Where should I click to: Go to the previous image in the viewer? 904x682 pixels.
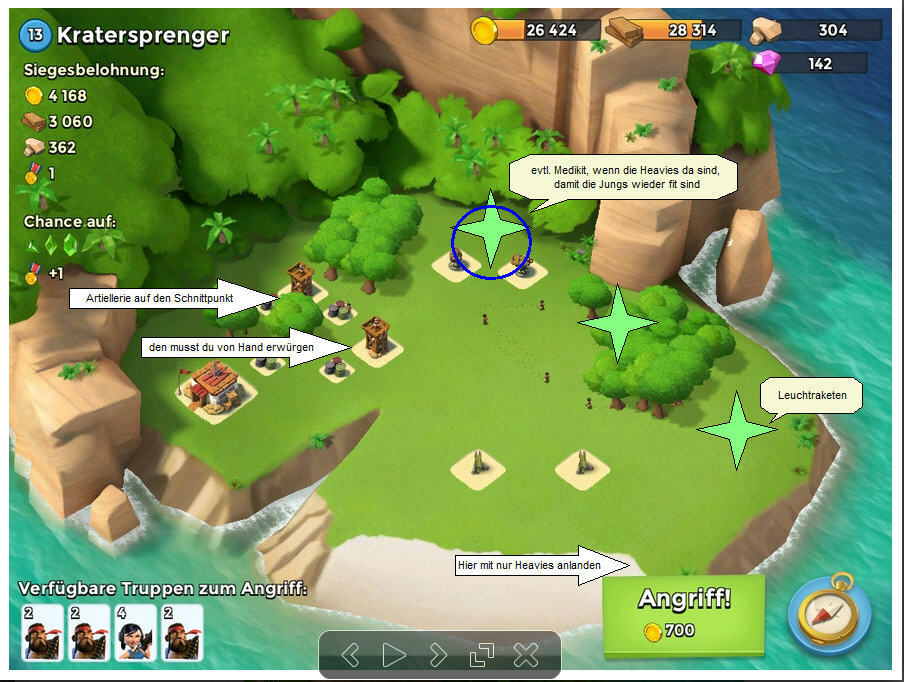click(350, 655)
